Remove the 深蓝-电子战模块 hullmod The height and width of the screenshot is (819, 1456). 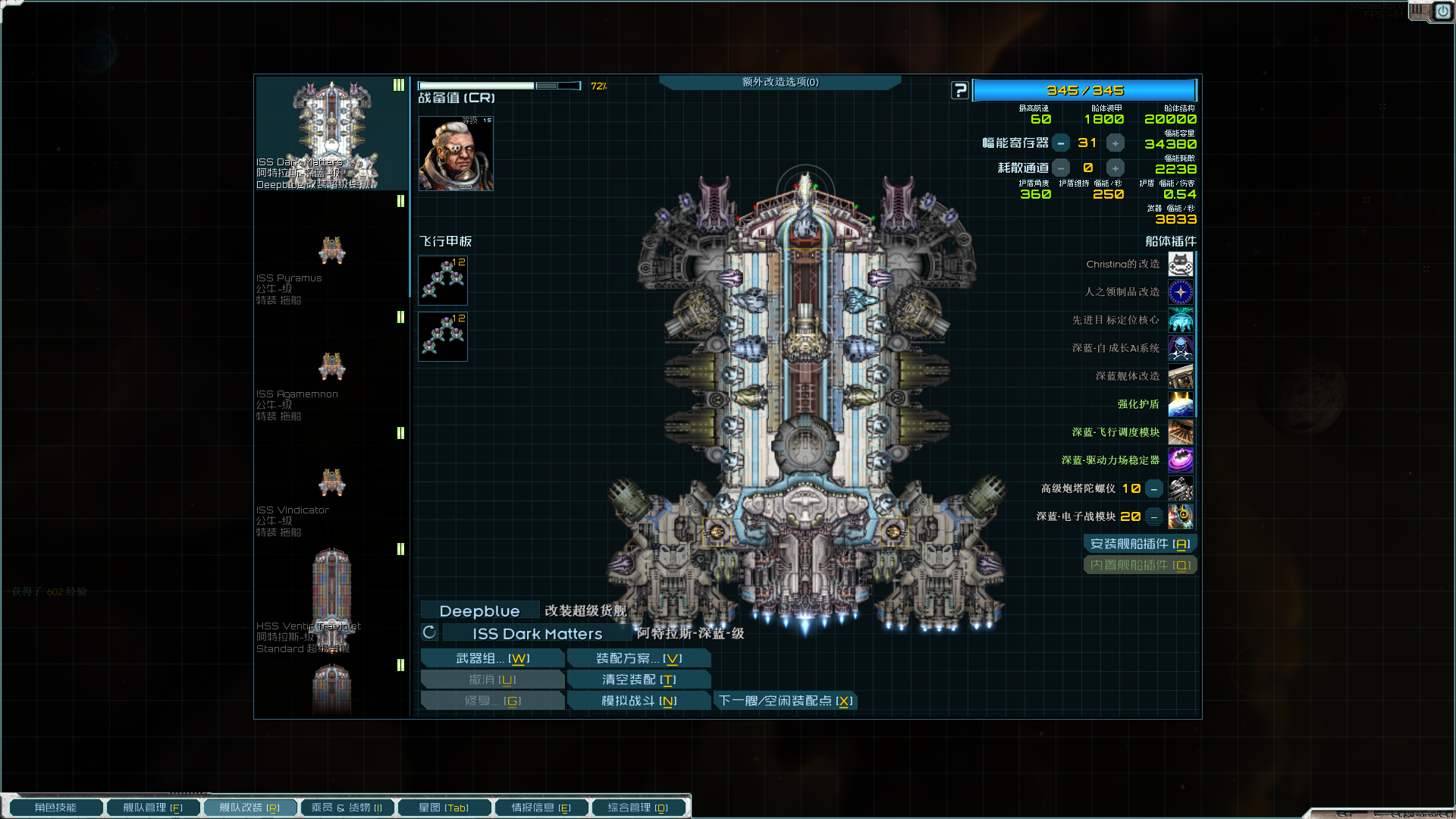point(1153,517)
